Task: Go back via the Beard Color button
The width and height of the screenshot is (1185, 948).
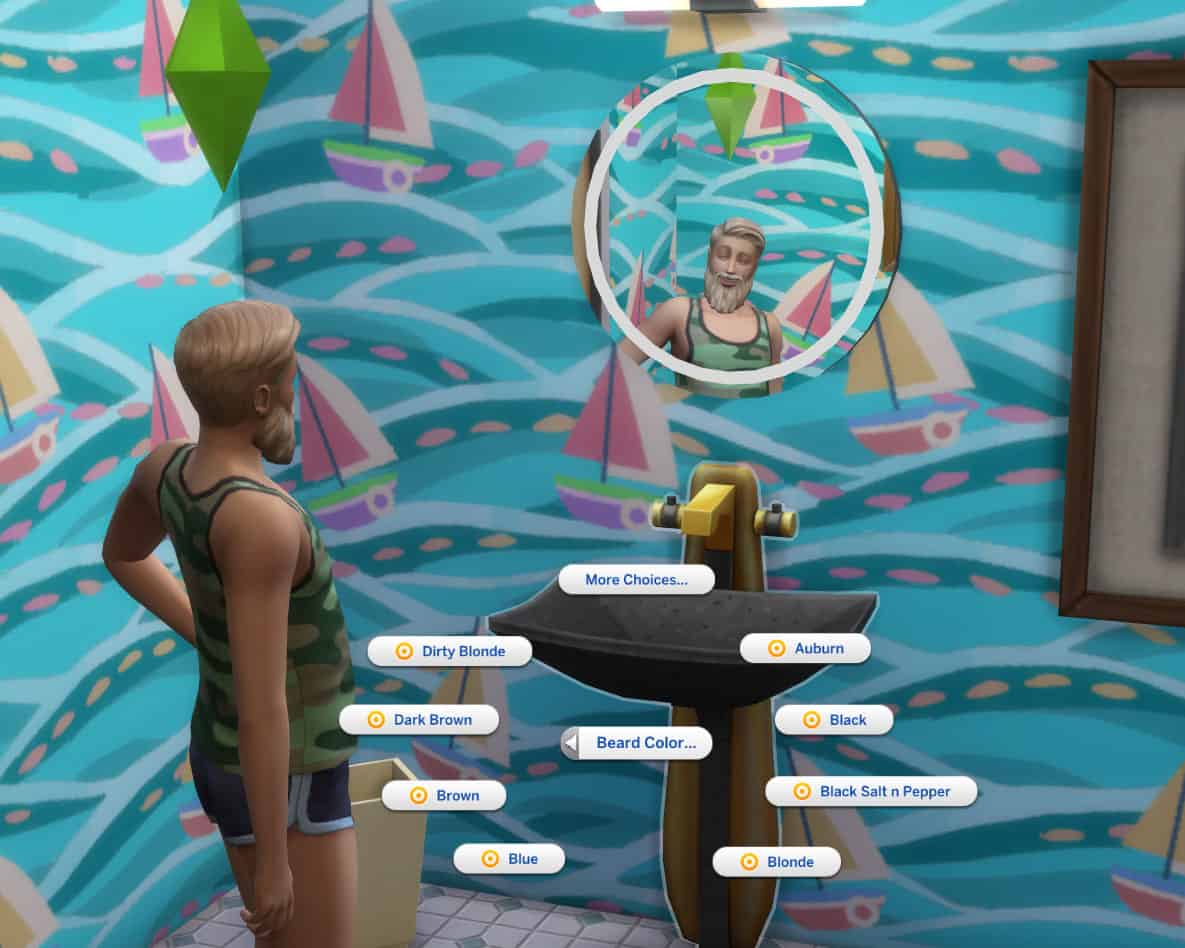Action: (x=636, y=743)
